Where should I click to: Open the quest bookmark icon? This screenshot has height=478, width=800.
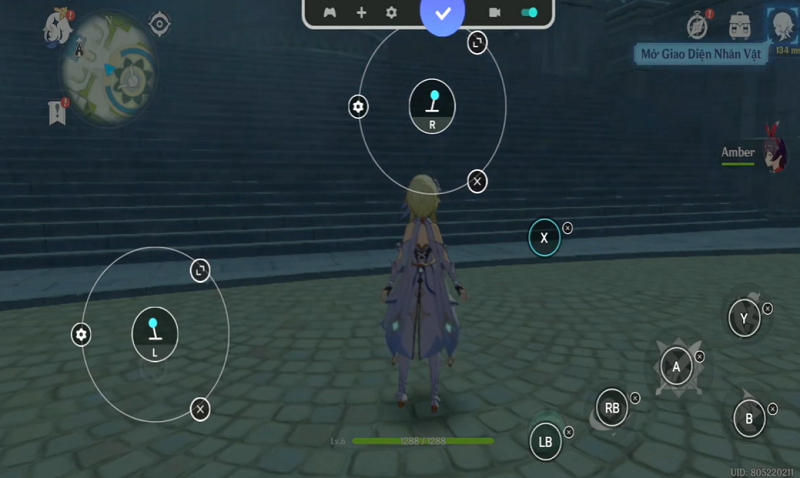point(57,112)
